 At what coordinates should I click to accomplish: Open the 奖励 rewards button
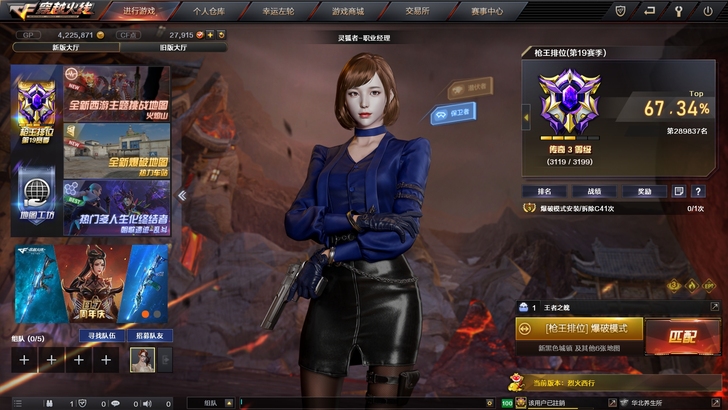point(644,191)
